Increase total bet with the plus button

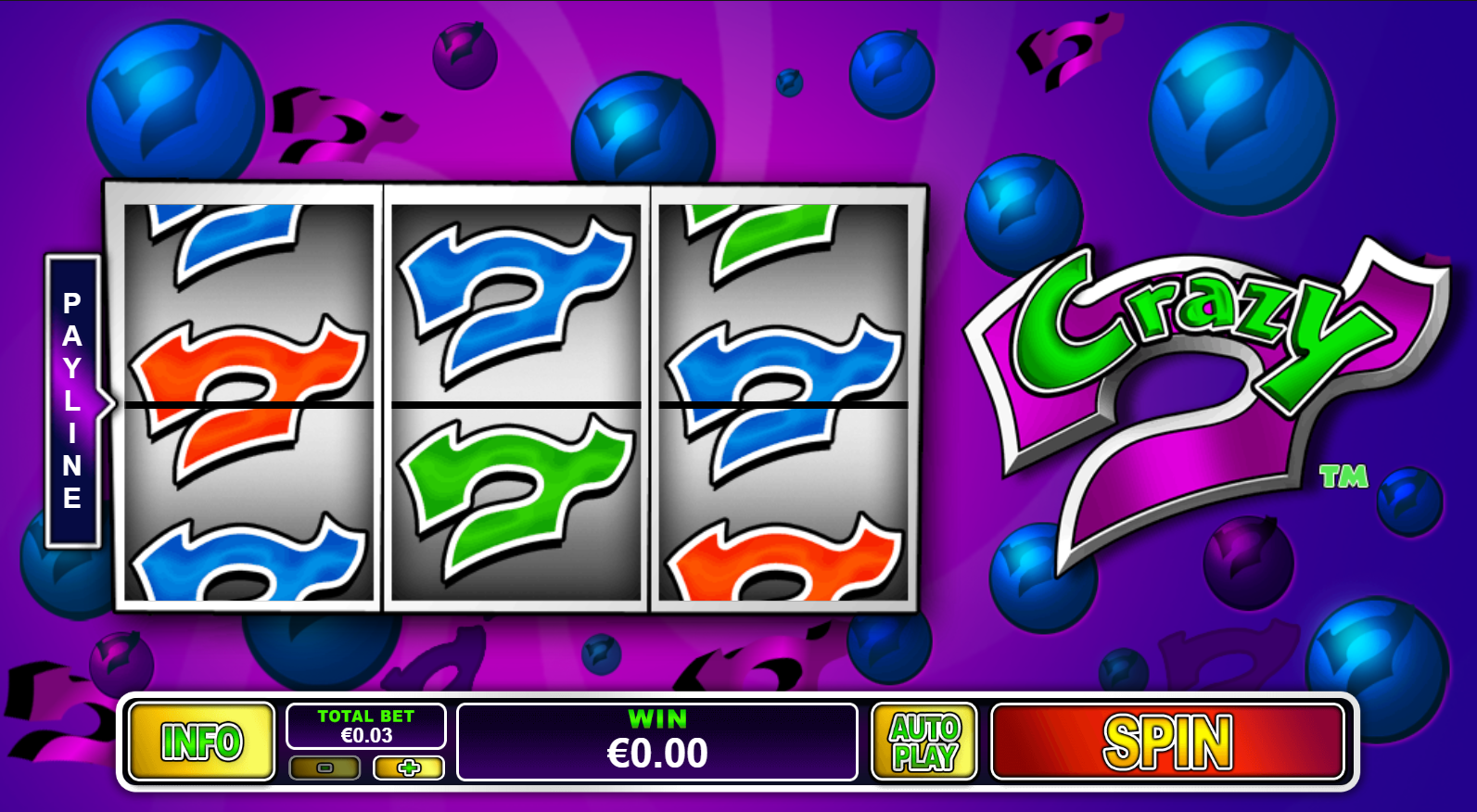click(409, 768)
